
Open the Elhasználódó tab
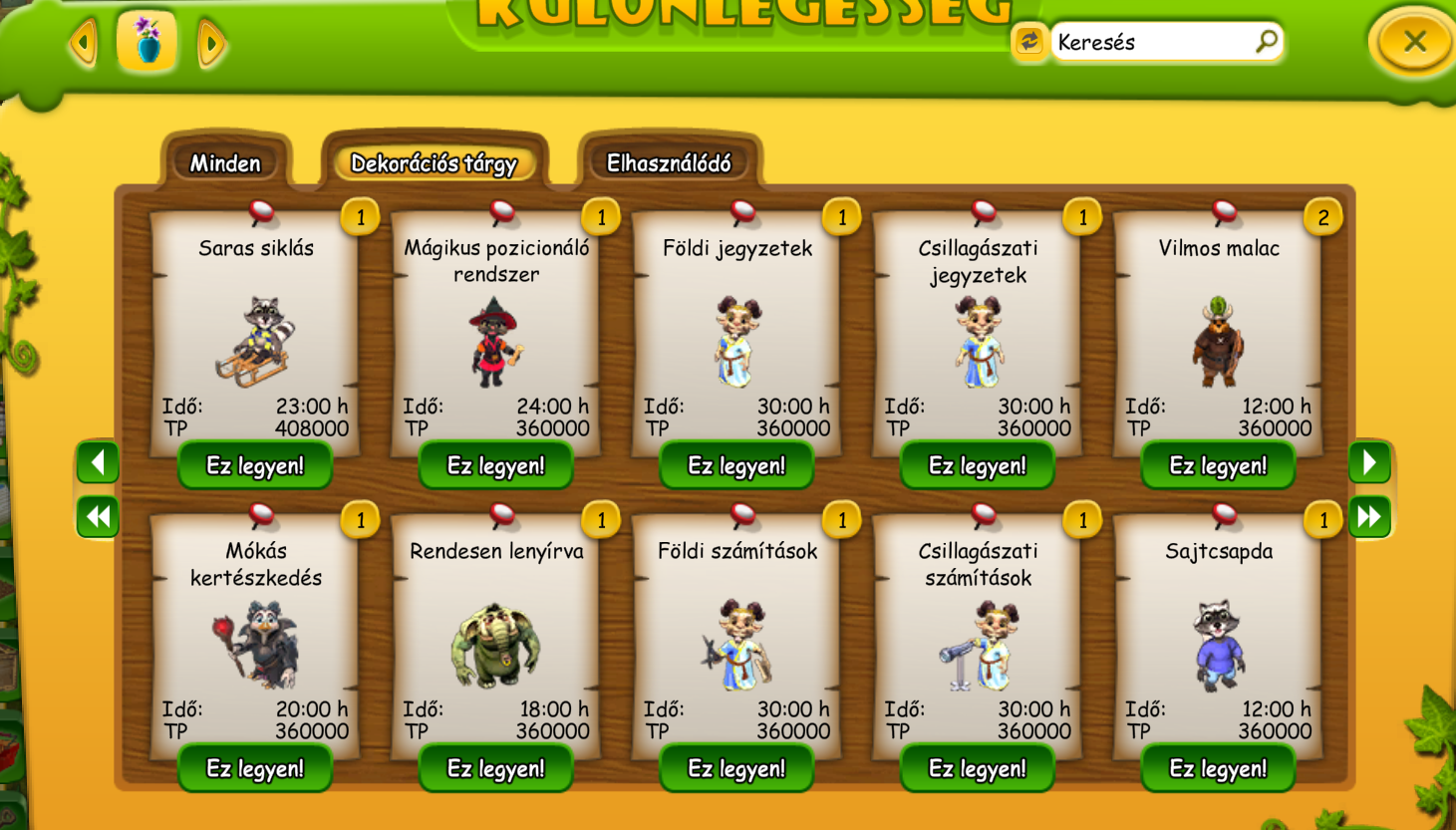point(669,163)
